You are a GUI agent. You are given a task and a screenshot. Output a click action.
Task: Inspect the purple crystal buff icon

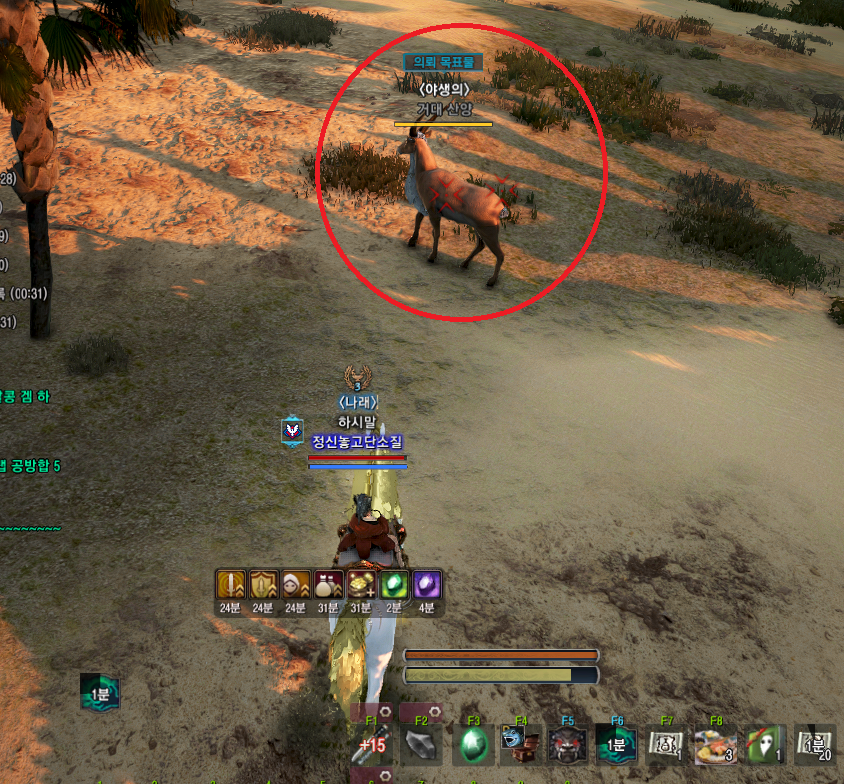click(426, 585)
